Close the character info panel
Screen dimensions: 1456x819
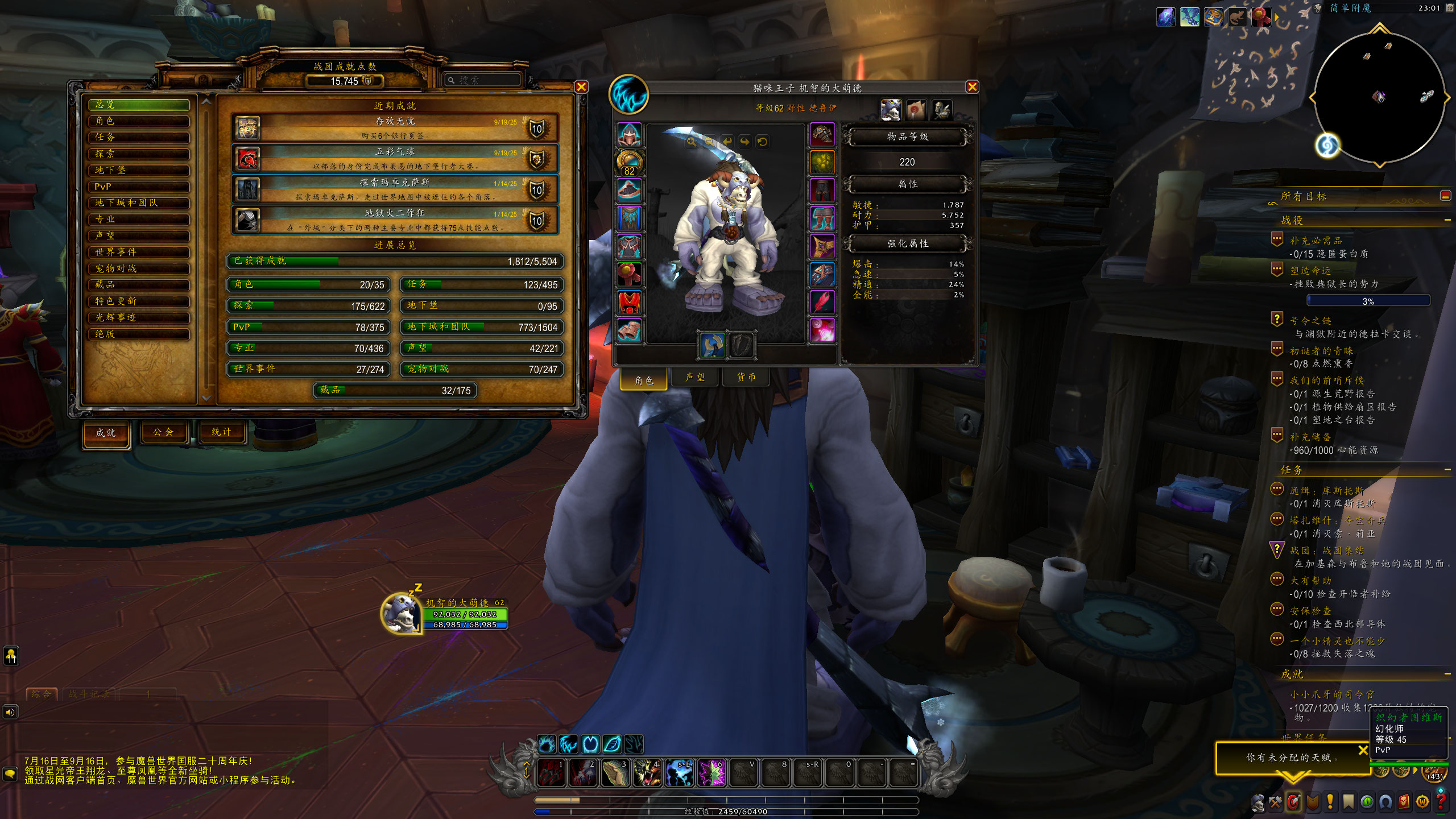coord(972,87)
